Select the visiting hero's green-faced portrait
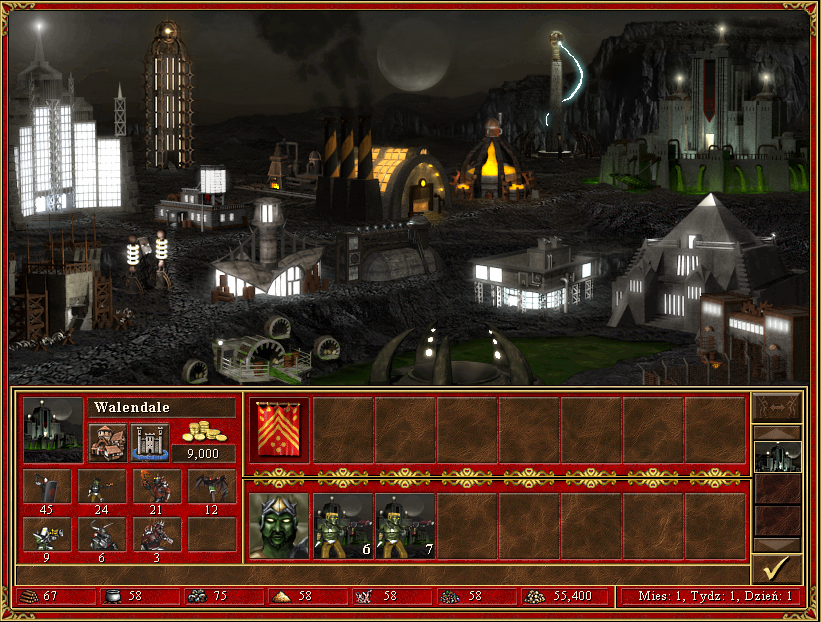821x622 pixels. (x=278, y=526)
